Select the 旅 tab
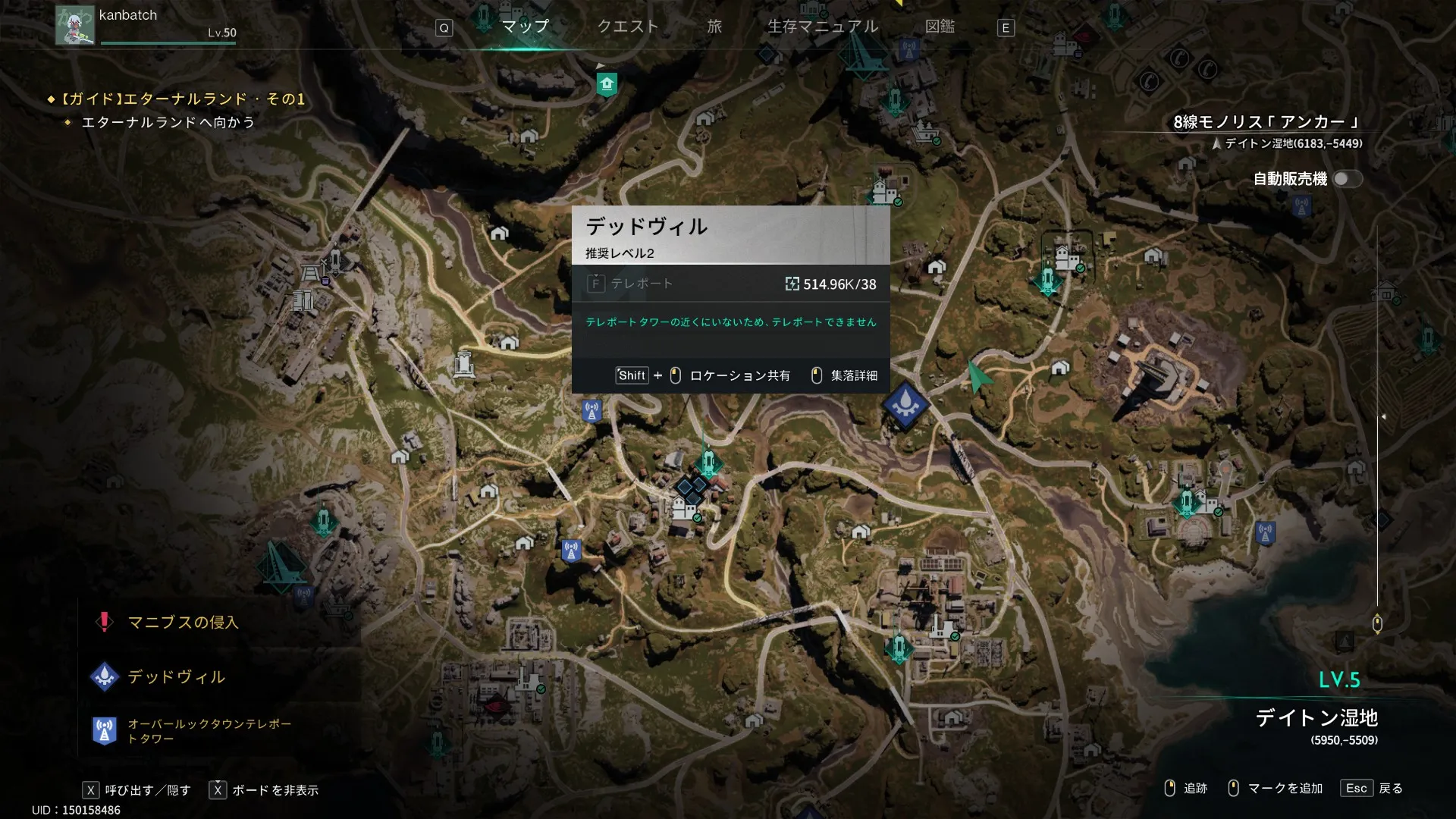The image size is (1456, 819). pyautogui.click(x=714, y=27)
